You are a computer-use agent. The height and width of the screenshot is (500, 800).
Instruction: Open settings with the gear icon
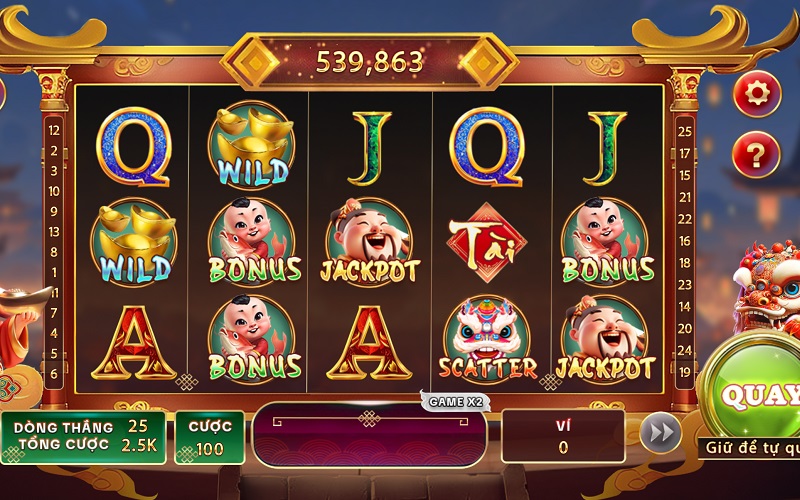coord(757,94)
